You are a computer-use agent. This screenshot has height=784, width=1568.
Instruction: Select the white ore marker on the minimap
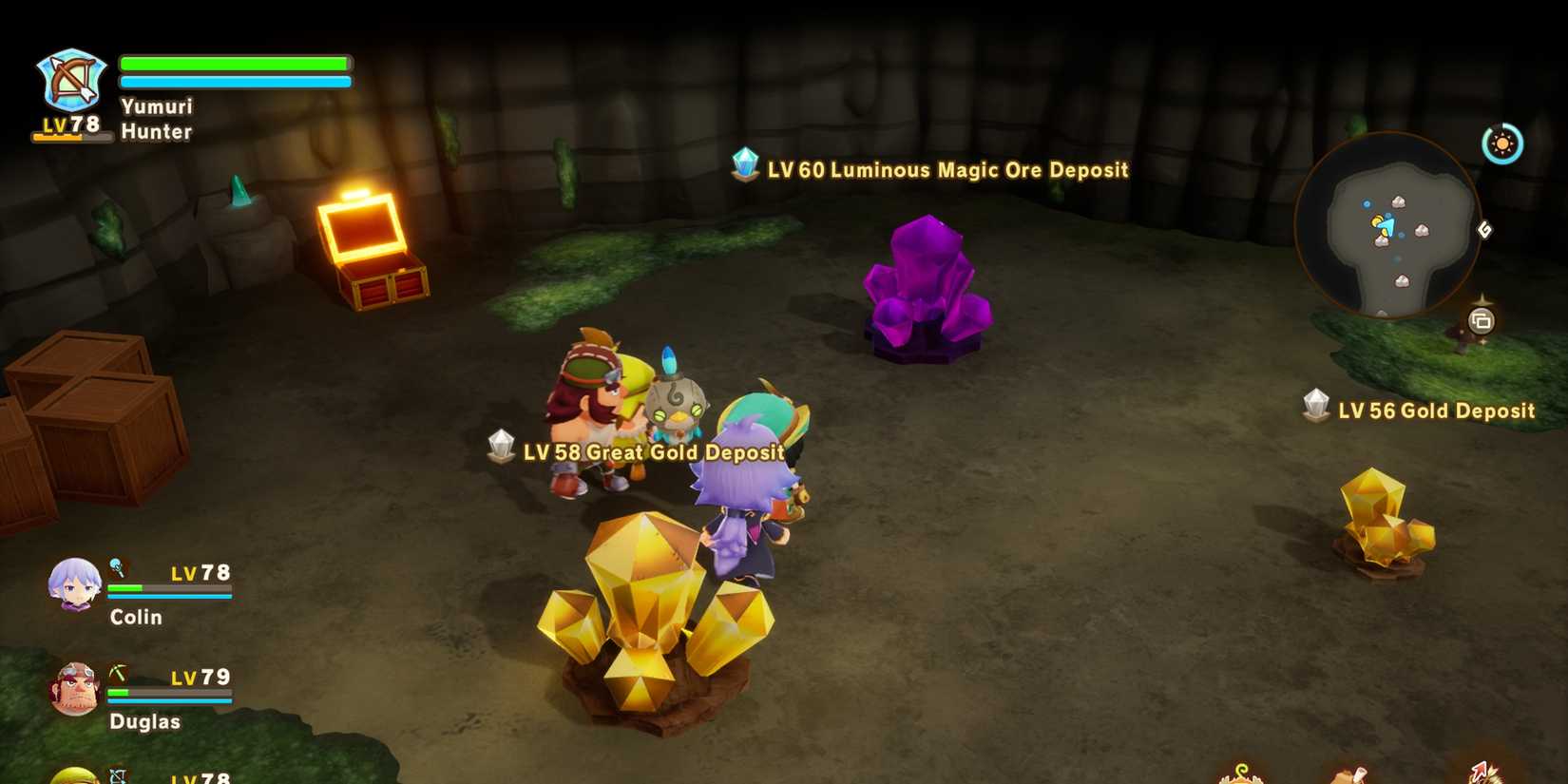point(1399,201)
